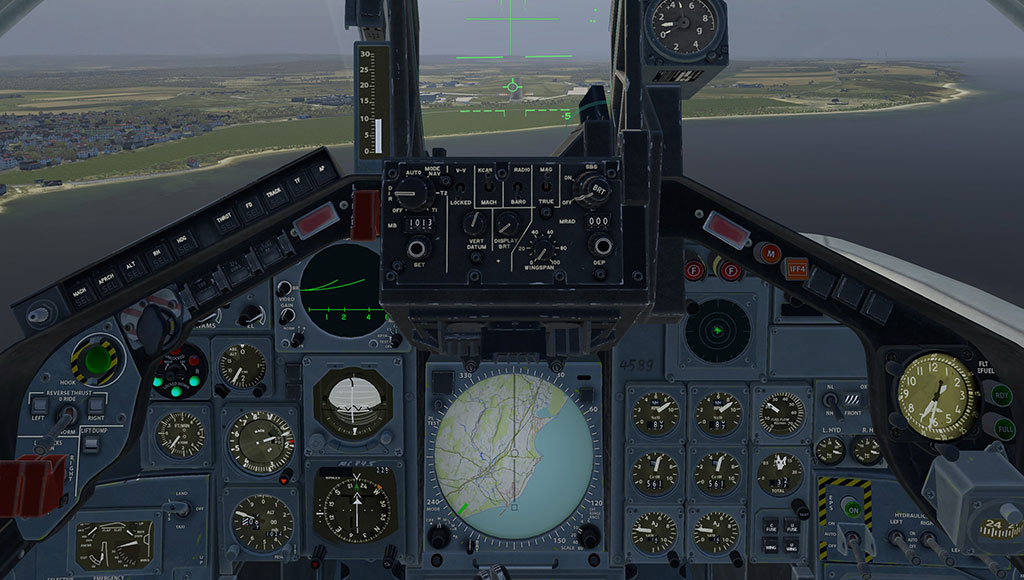The height and width of the screenshot is (580, 1024).
Task: Click the WINGSPAN selector knob
Action: pyautogui.click(x=542, y=250)
